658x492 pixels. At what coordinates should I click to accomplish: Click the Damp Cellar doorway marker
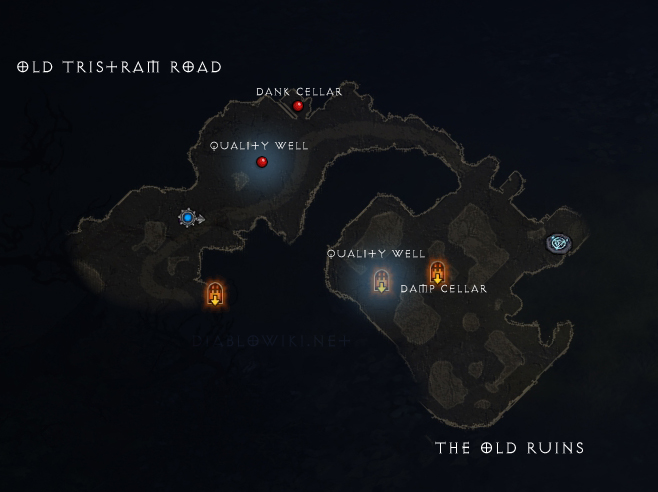(x=437, y=272)
